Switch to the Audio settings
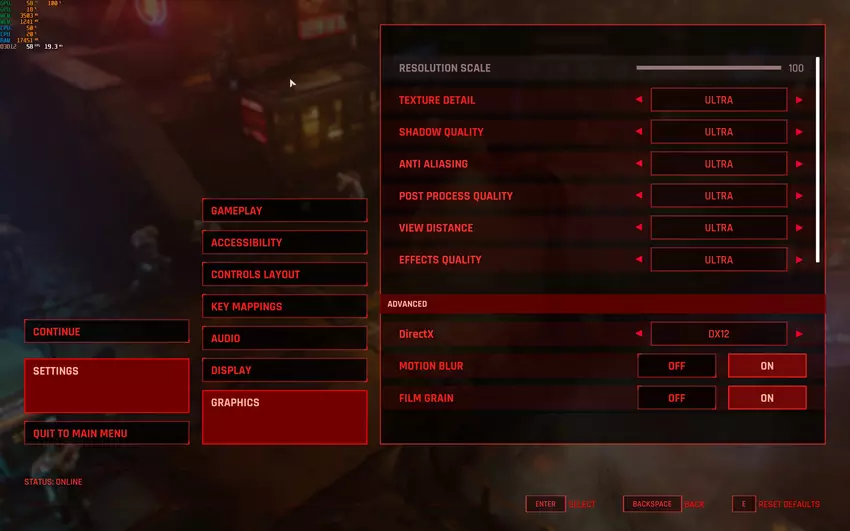Image resolution: width=850 pixels, height=531 pixels. point(284,339)
